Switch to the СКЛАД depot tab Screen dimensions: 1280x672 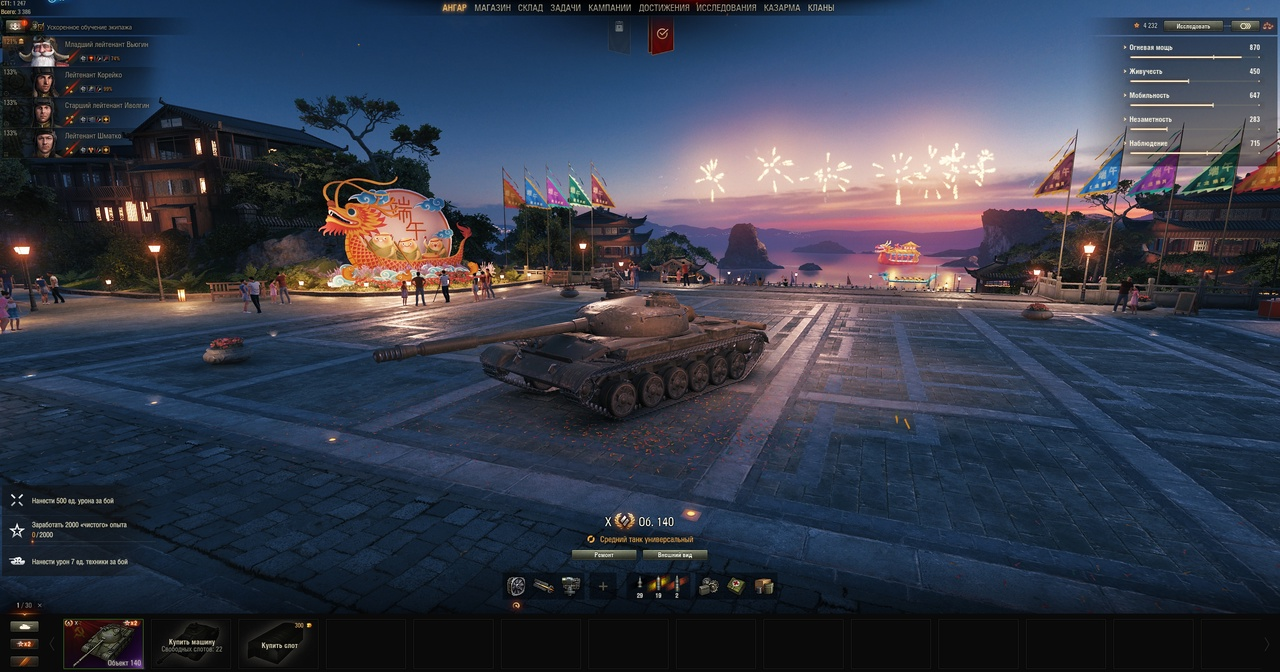tap(530, 8)
